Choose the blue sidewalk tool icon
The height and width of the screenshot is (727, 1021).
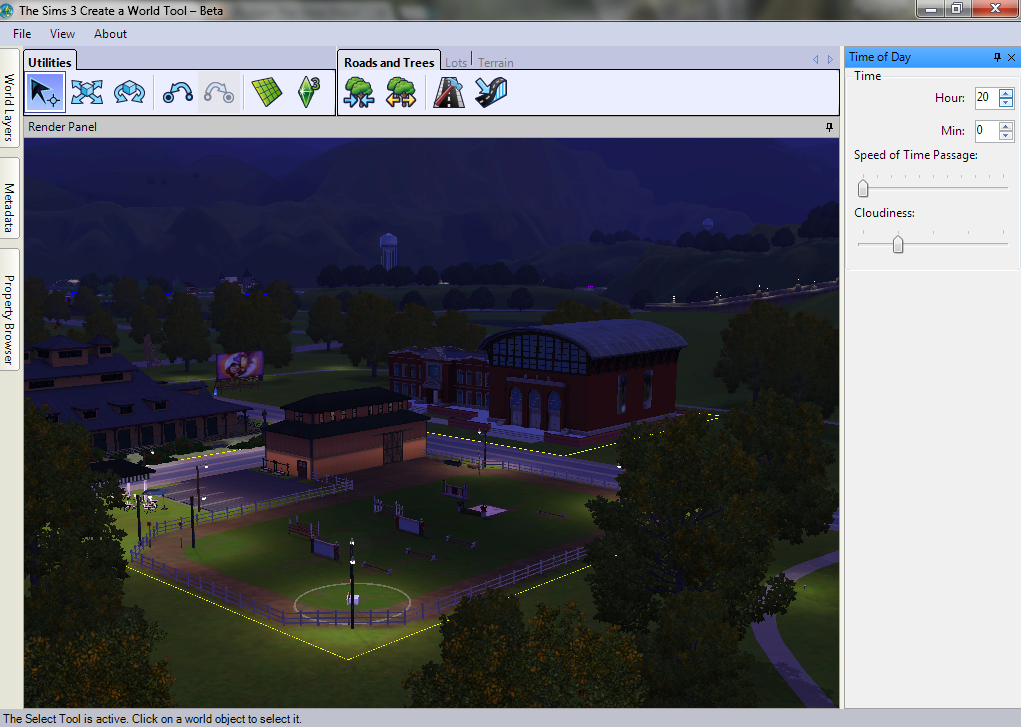pyautogui.click(x=491, y=93)
